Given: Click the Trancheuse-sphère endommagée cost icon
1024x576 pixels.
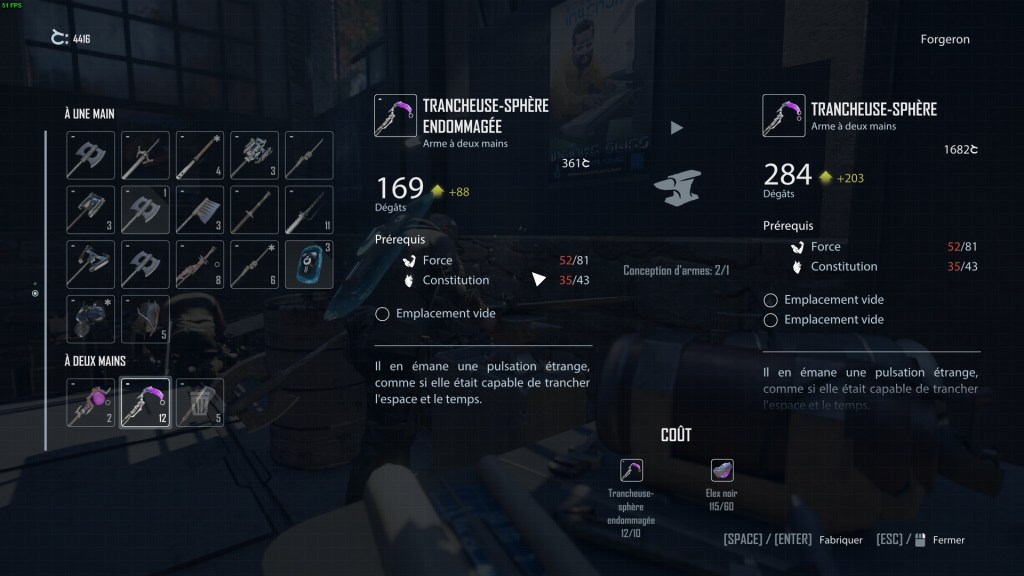Looking at the screenshot, I should (631, 470).
